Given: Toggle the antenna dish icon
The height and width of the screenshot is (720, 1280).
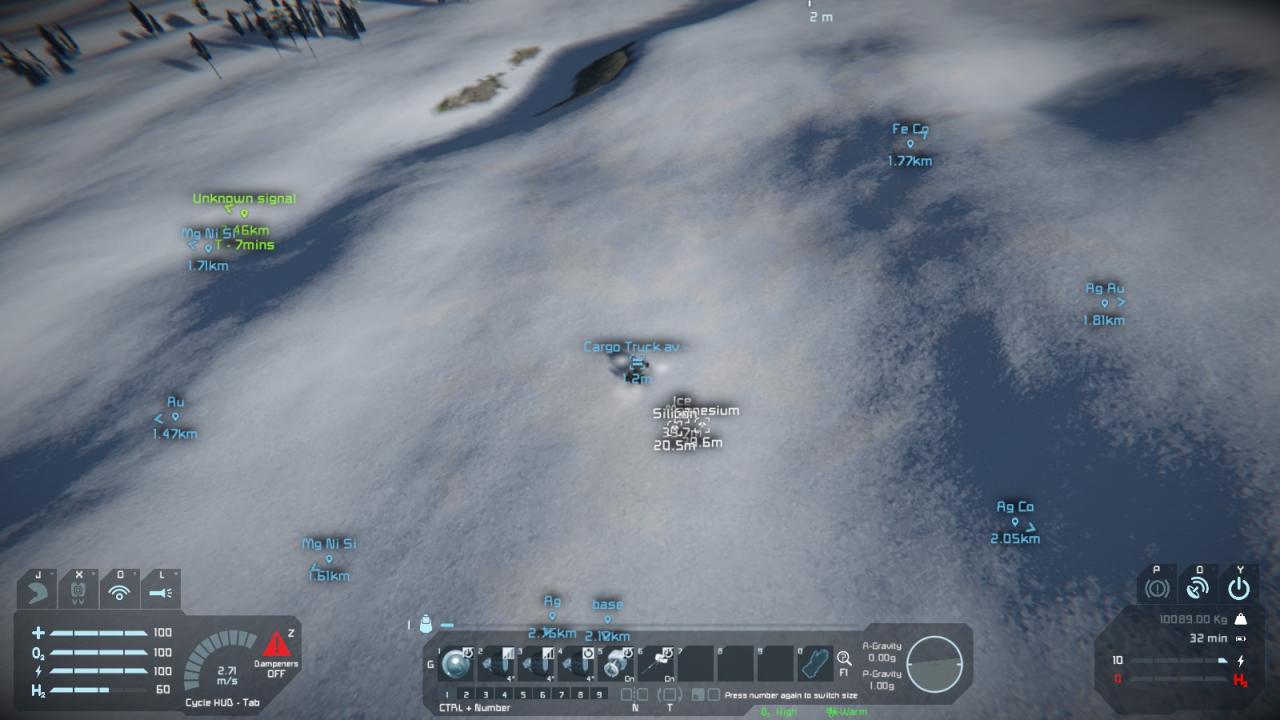Looking at the screenshot, I should click(1198, 587).
